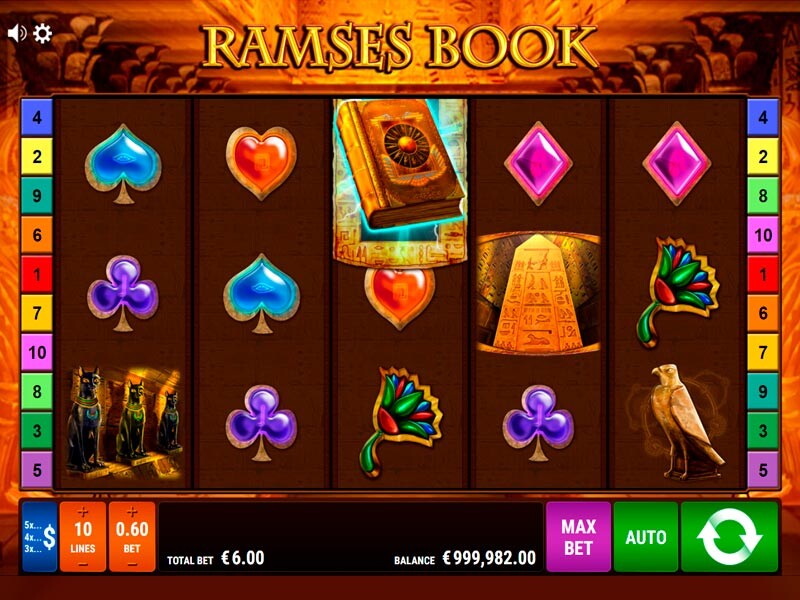Lower the bet per line

tap(131, 563)
